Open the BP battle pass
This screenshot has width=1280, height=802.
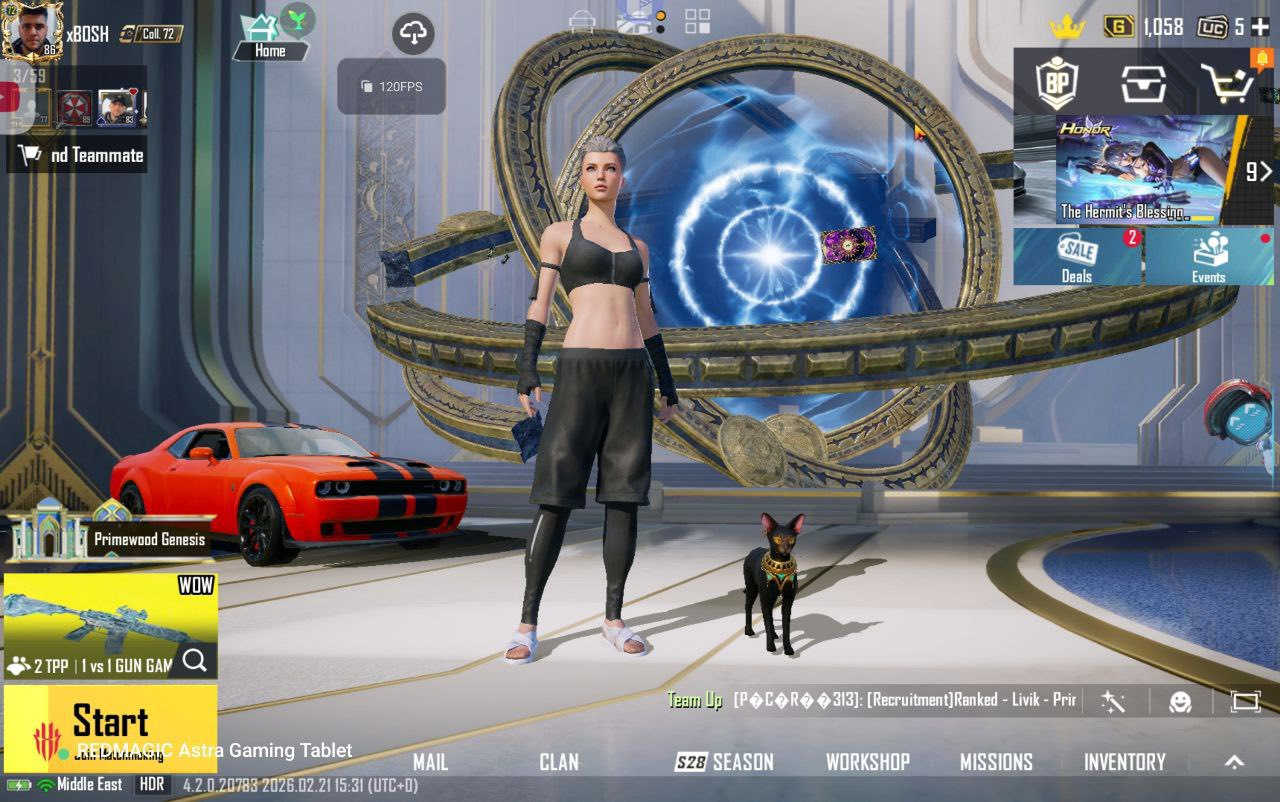(1056, 83)
